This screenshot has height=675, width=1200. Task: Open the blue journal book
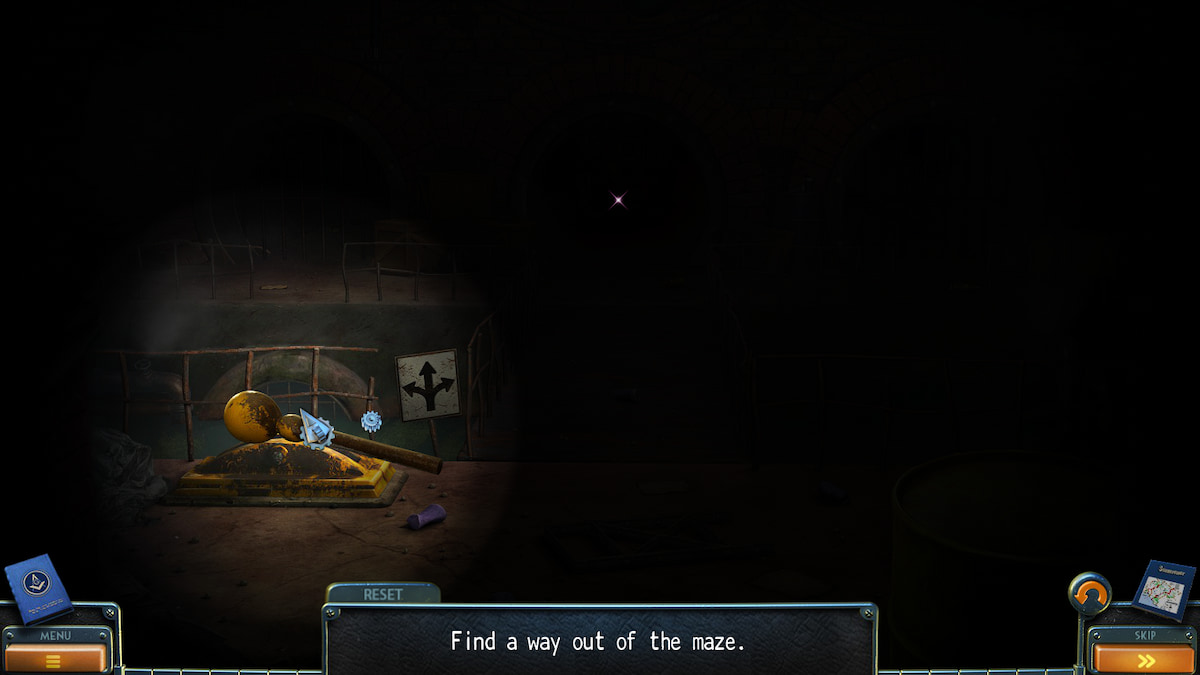(38, 588)
